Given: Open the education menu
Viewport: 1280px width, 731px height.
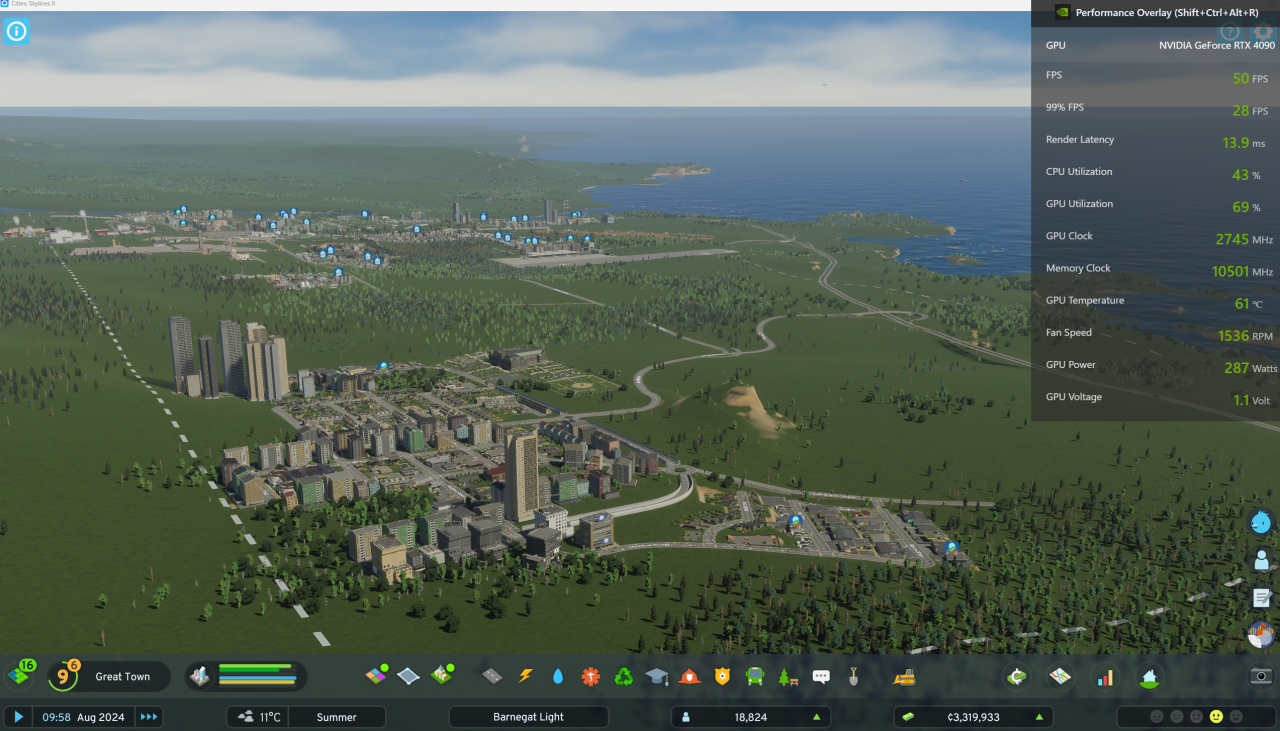Looking at the screenshot, I should click(x=656, y=677).
